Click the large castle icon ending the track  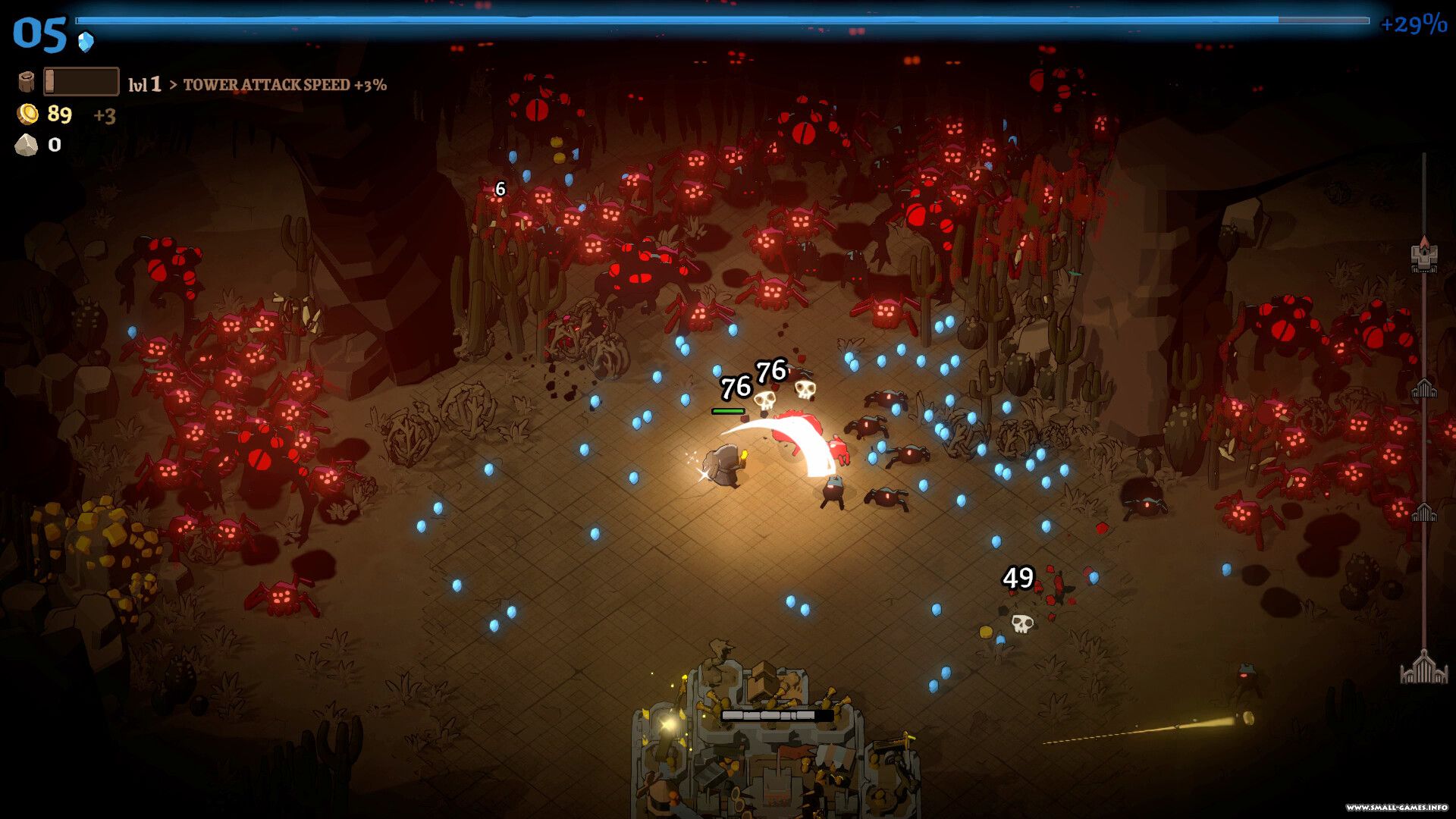click(x=1423, y=667)
